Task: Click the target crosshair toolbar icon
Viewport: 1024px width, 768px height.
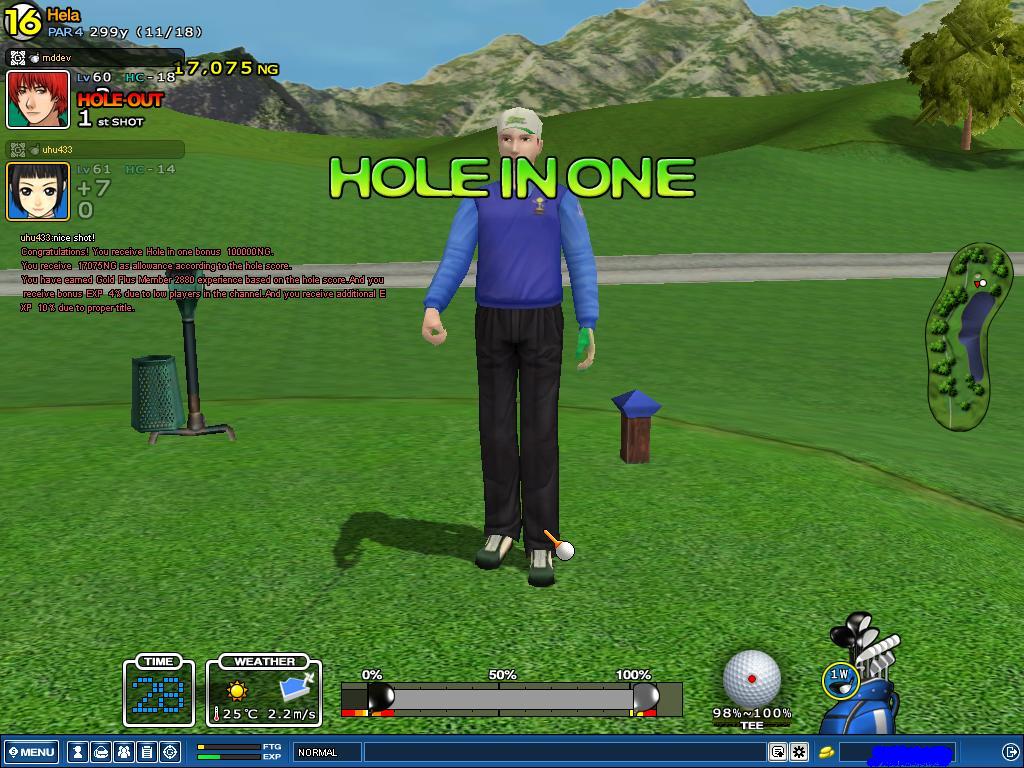Action: pos(170,752)
